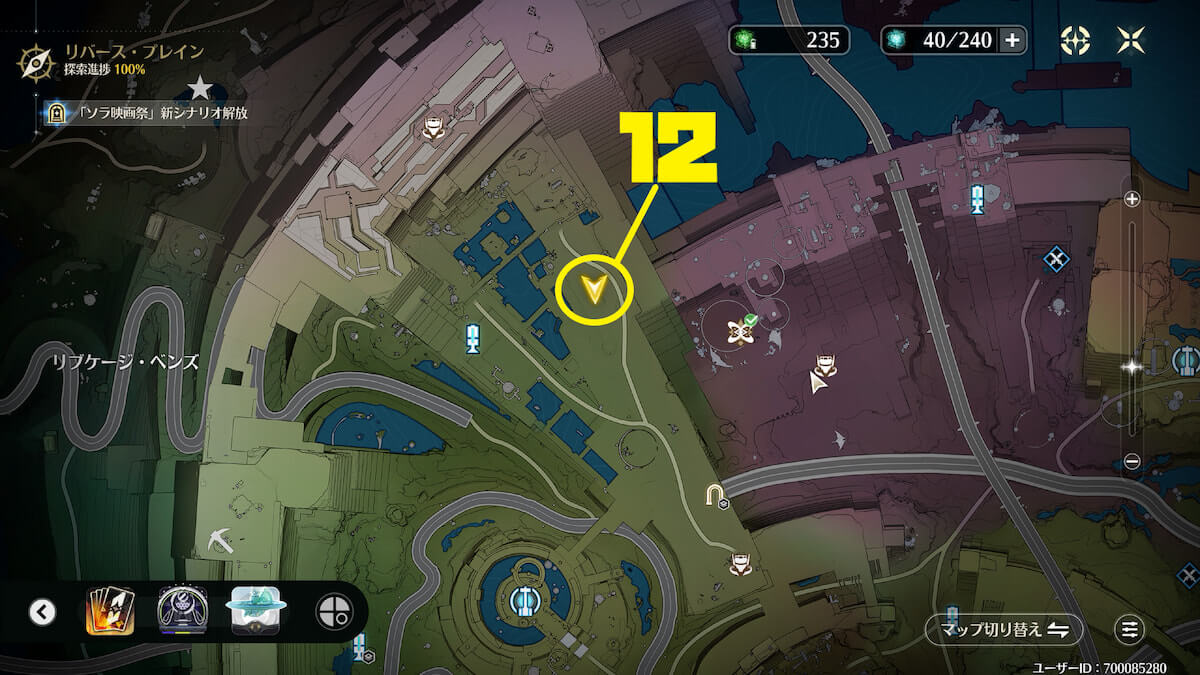1200x675 pixels.
Task: Select the yellow-circled arrow map marker
Action: 596,290
